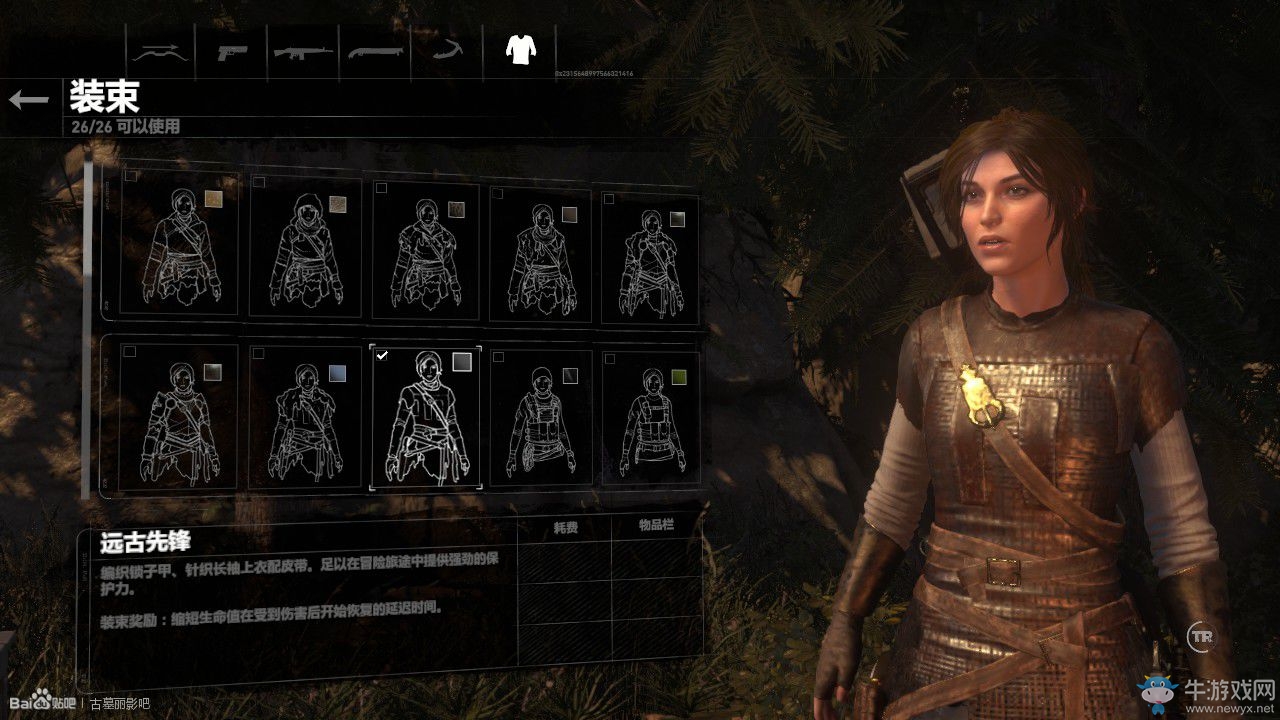Go back using the left arrow button
Screen dimensions: 1280x720
point(29,99)
